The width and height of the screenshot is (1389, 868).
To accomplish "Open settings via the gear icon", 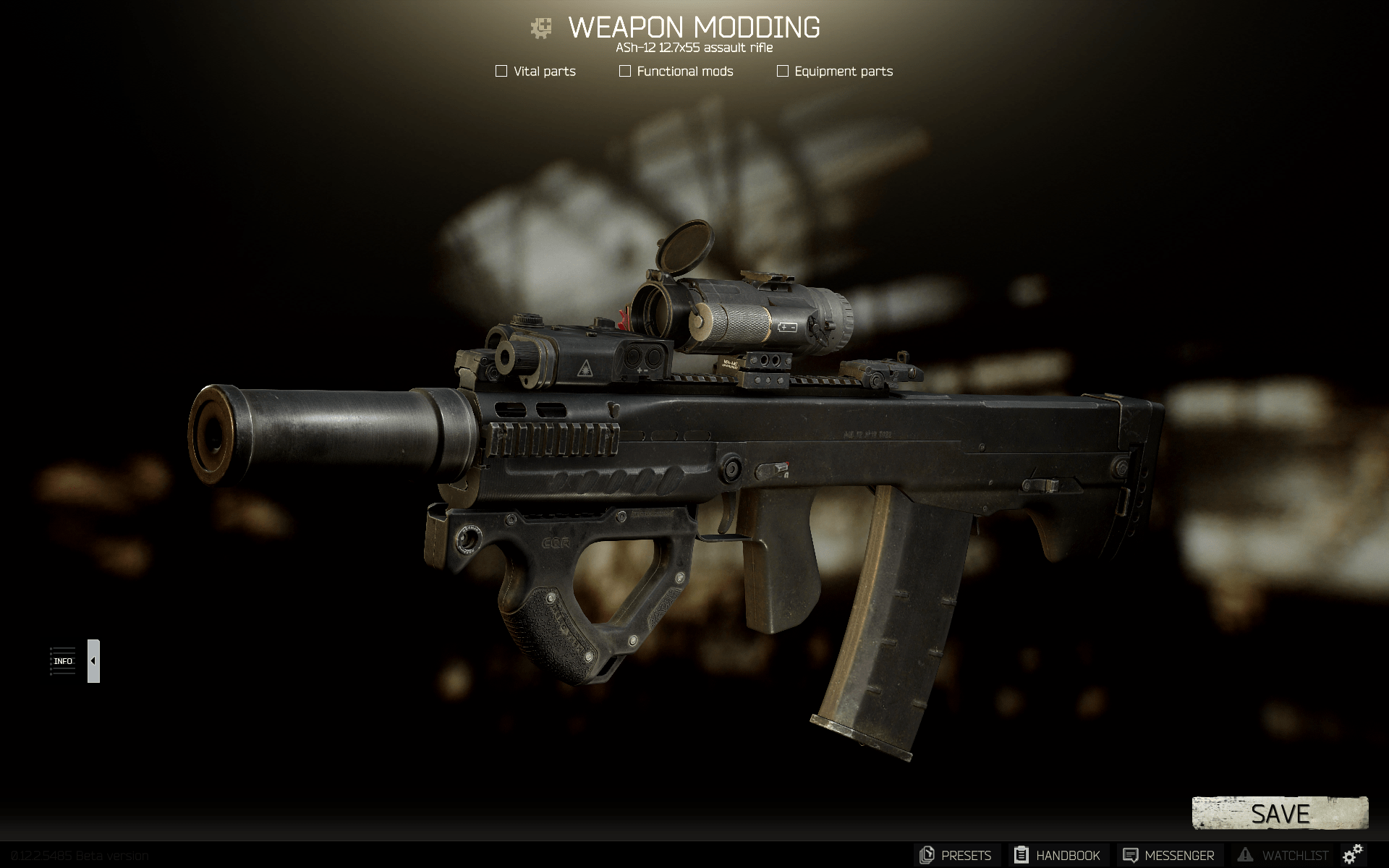I will (x=1353, y=854).
